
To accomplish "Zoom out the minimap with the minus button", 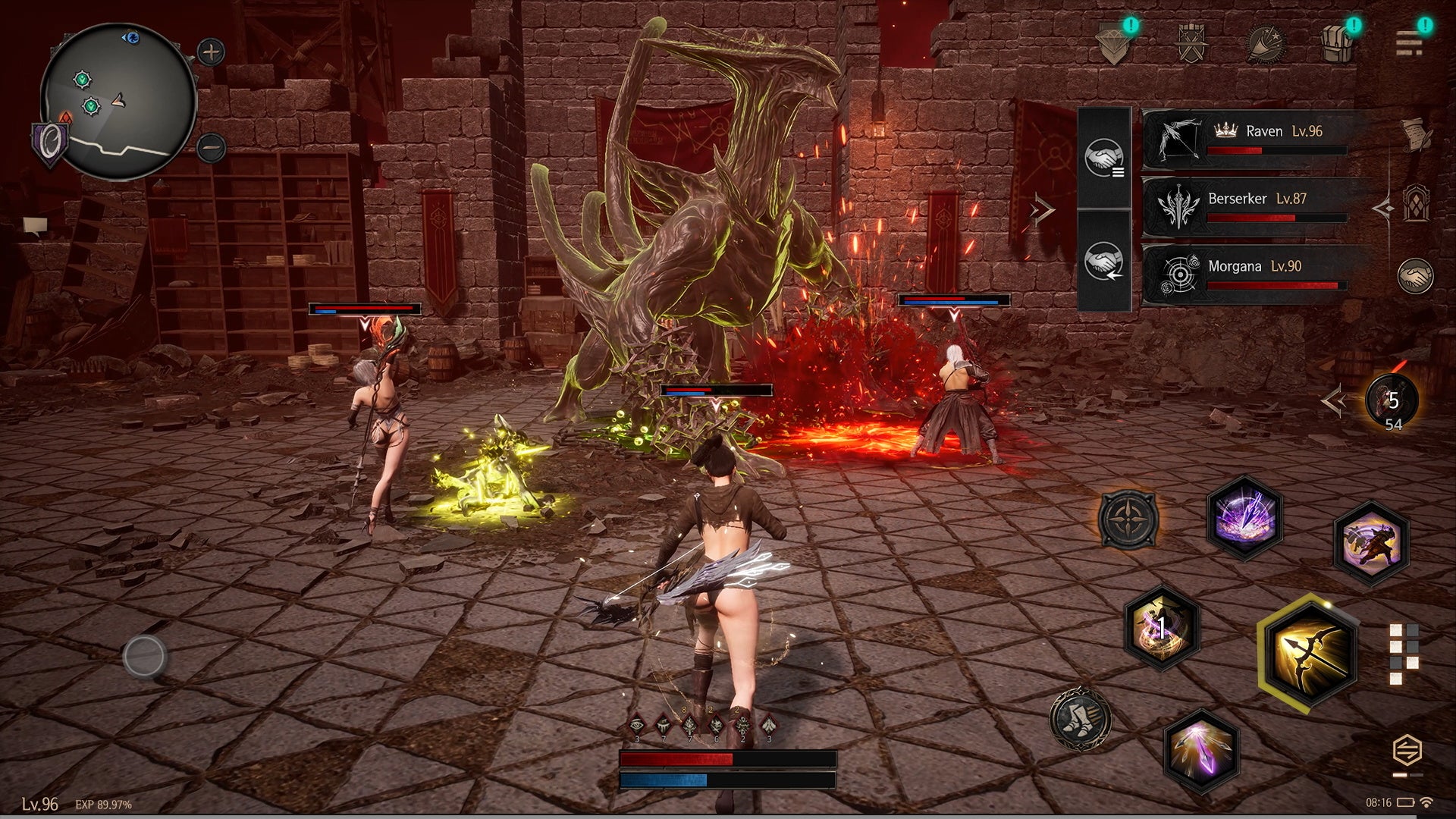I will pyautogui.click(x=210, y=147).
